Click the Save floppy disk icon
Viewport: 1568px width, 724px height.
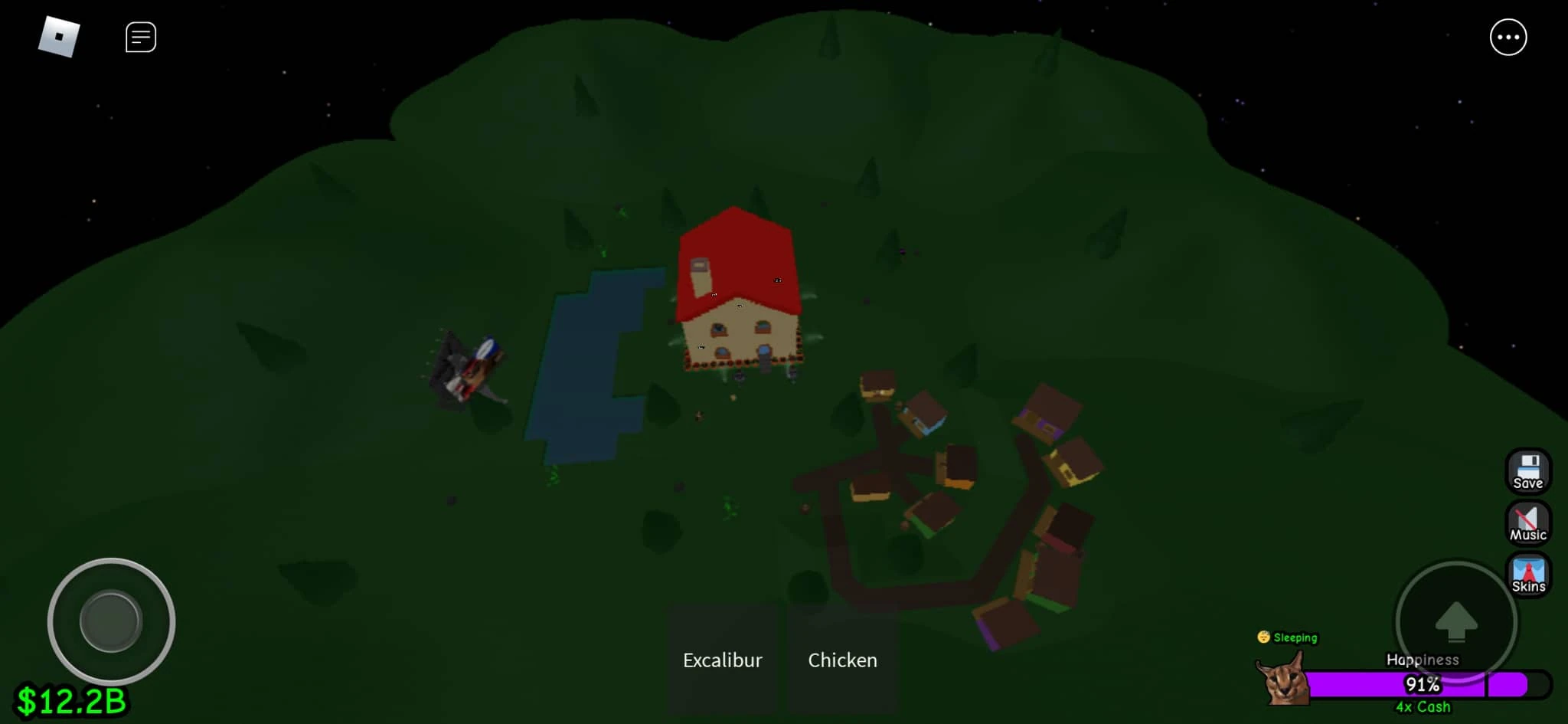1528,472
